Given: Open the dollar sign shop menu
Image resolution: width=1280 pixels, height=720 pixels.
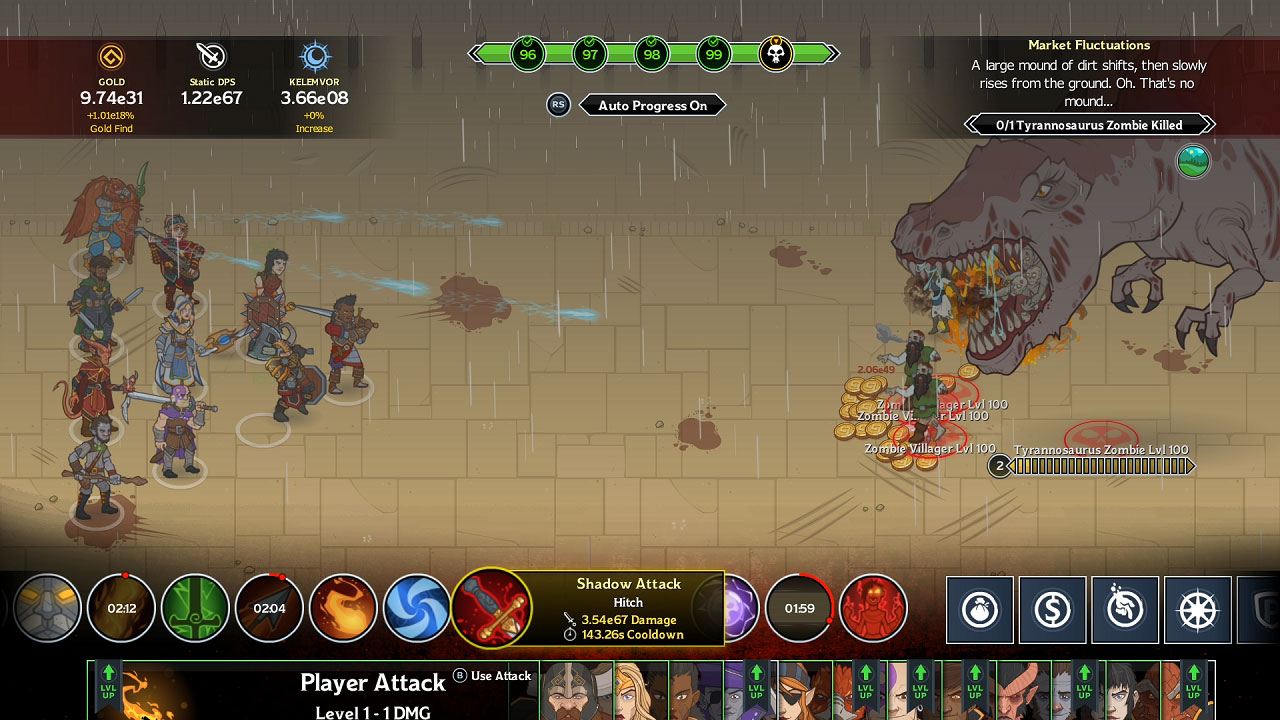Looking at the screenshot, I should tap(1053, 610).
